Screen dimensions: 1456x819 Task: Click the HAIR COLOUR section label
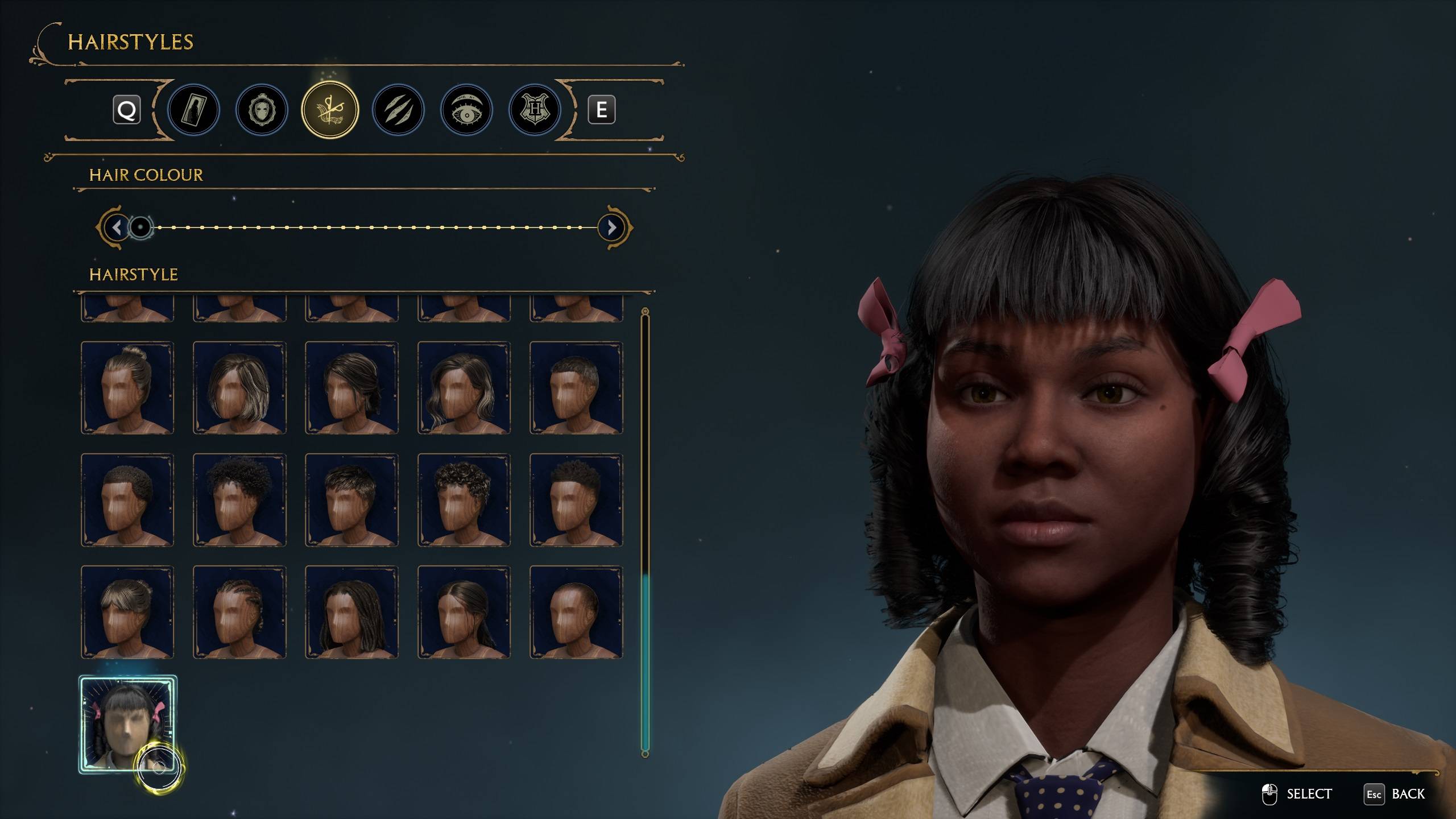146,175
